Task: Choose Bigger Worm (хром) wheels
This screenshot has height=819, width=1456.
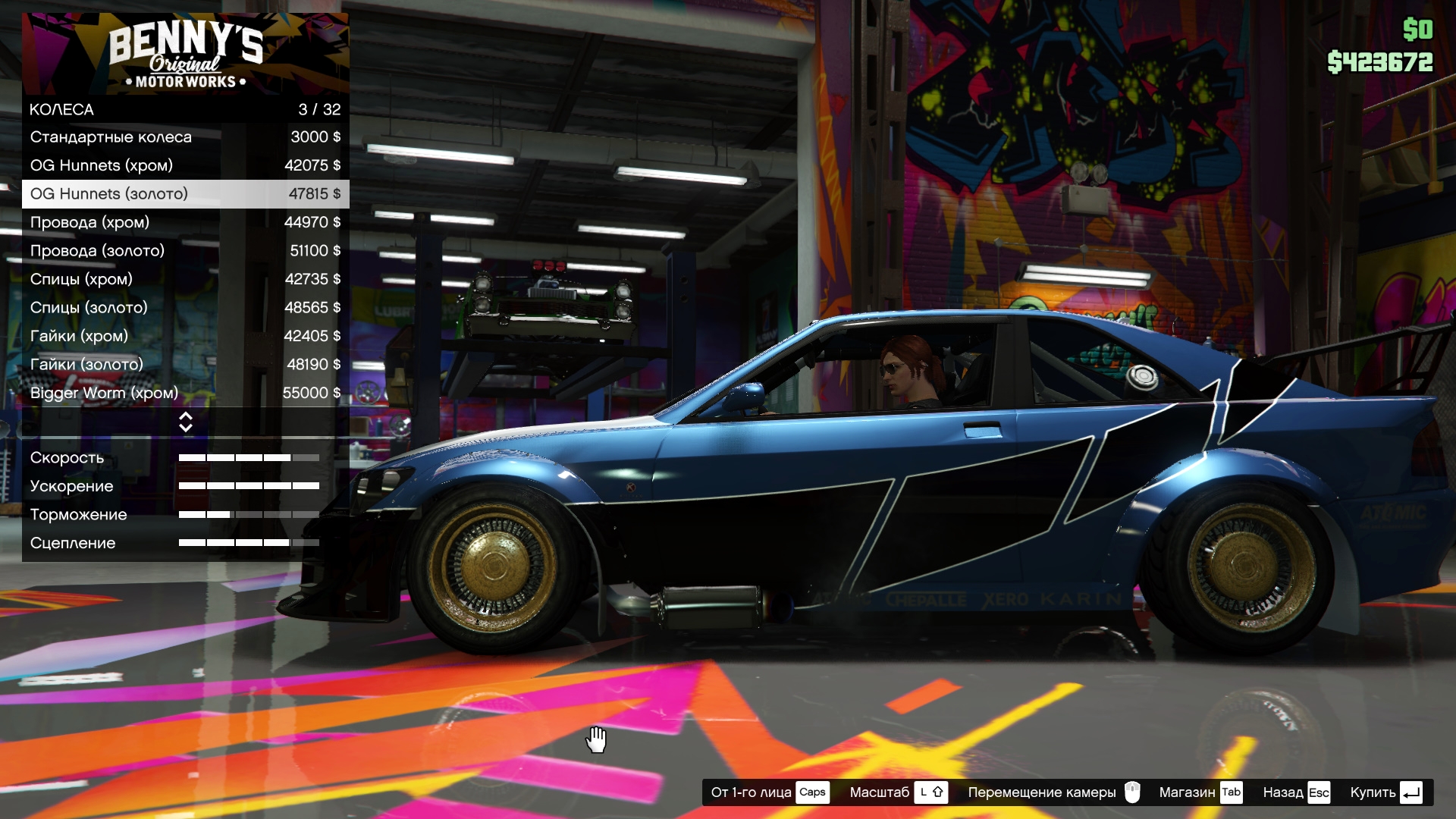Action: tap(185, 393)
